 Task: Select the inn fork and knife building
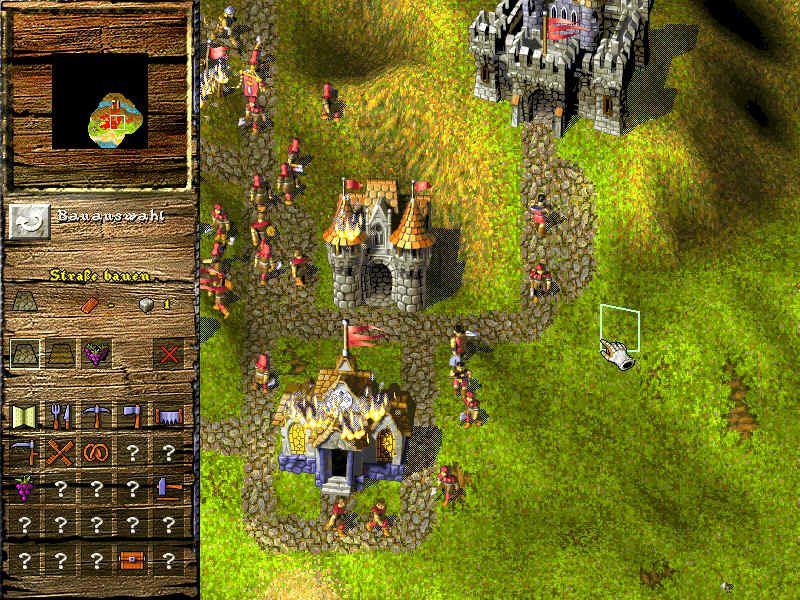pyautogui.click(x=61, y=416)
